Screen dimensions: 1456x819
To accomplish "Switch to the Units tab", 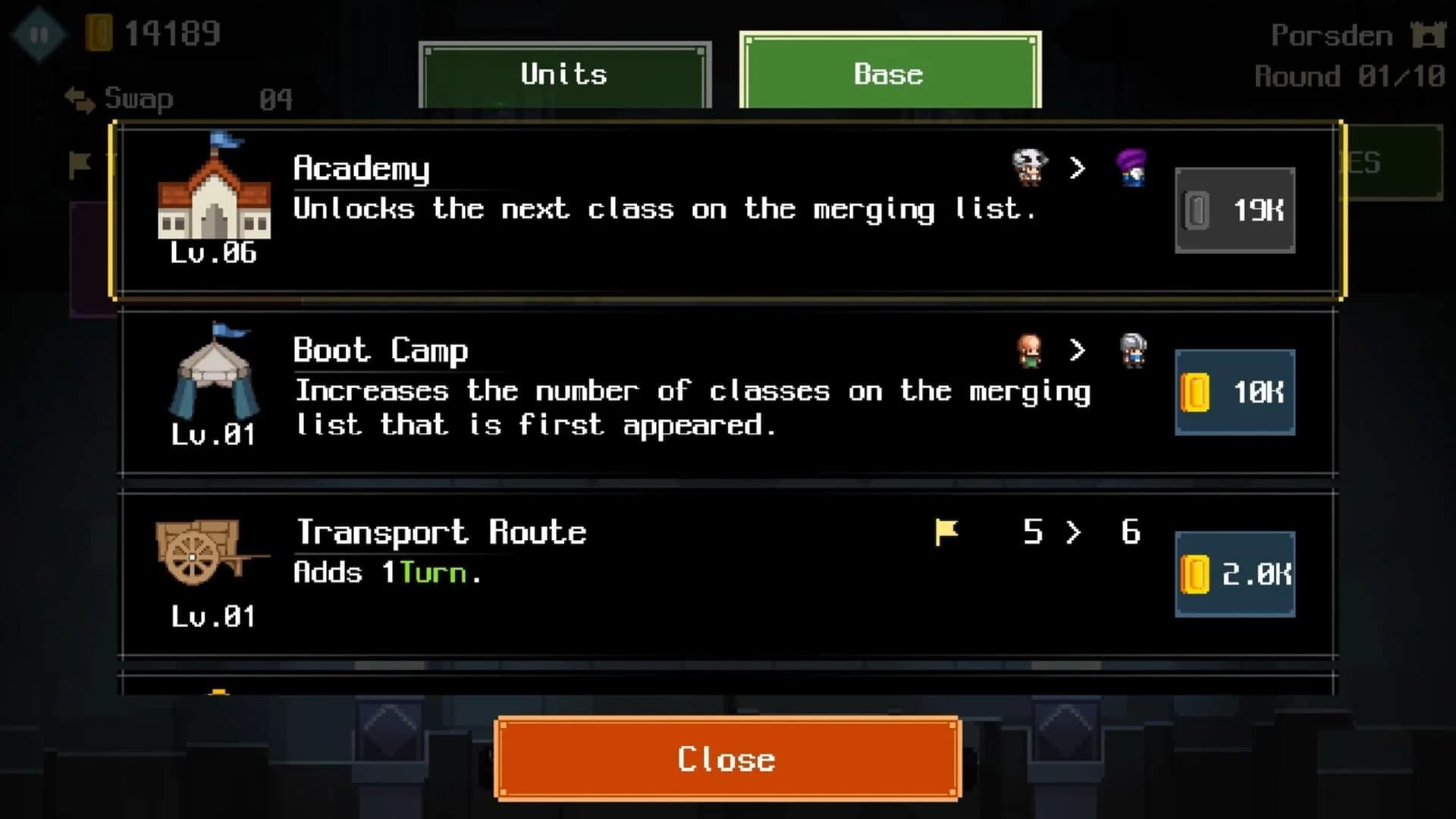I will tap(563, 74).
